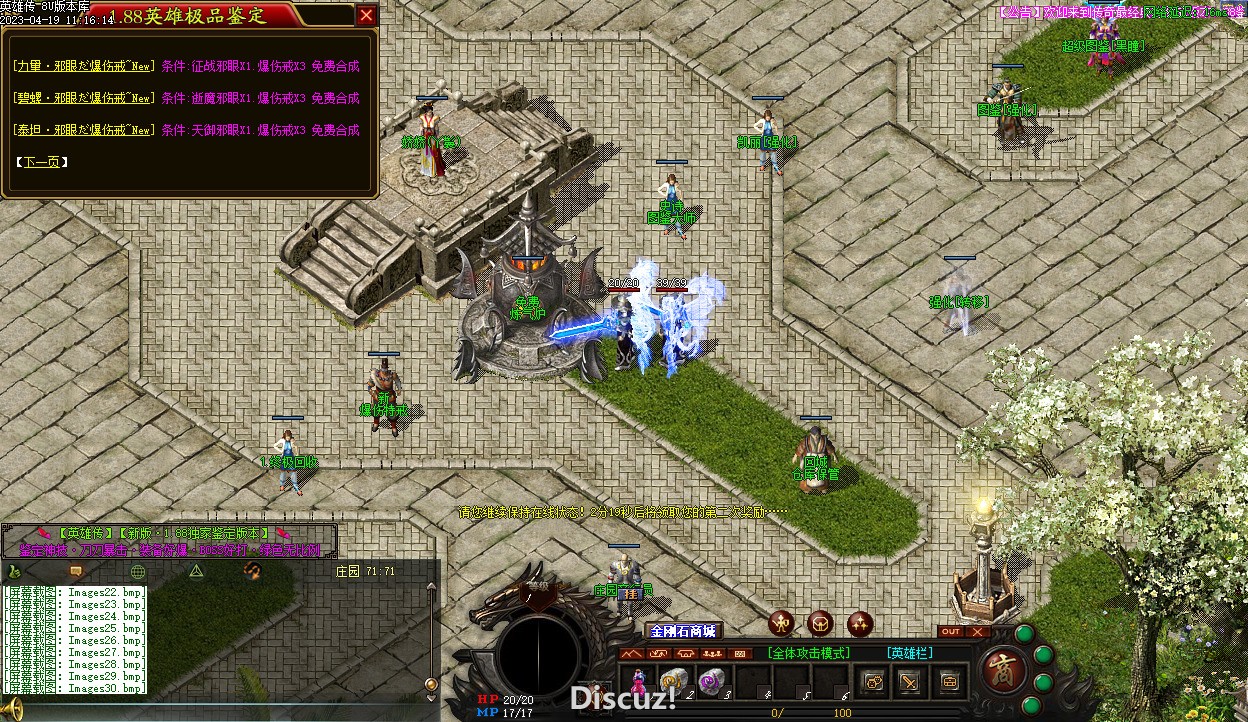Select the globe chat channel icon
The image size is (1248, 722).
point(138,571)
